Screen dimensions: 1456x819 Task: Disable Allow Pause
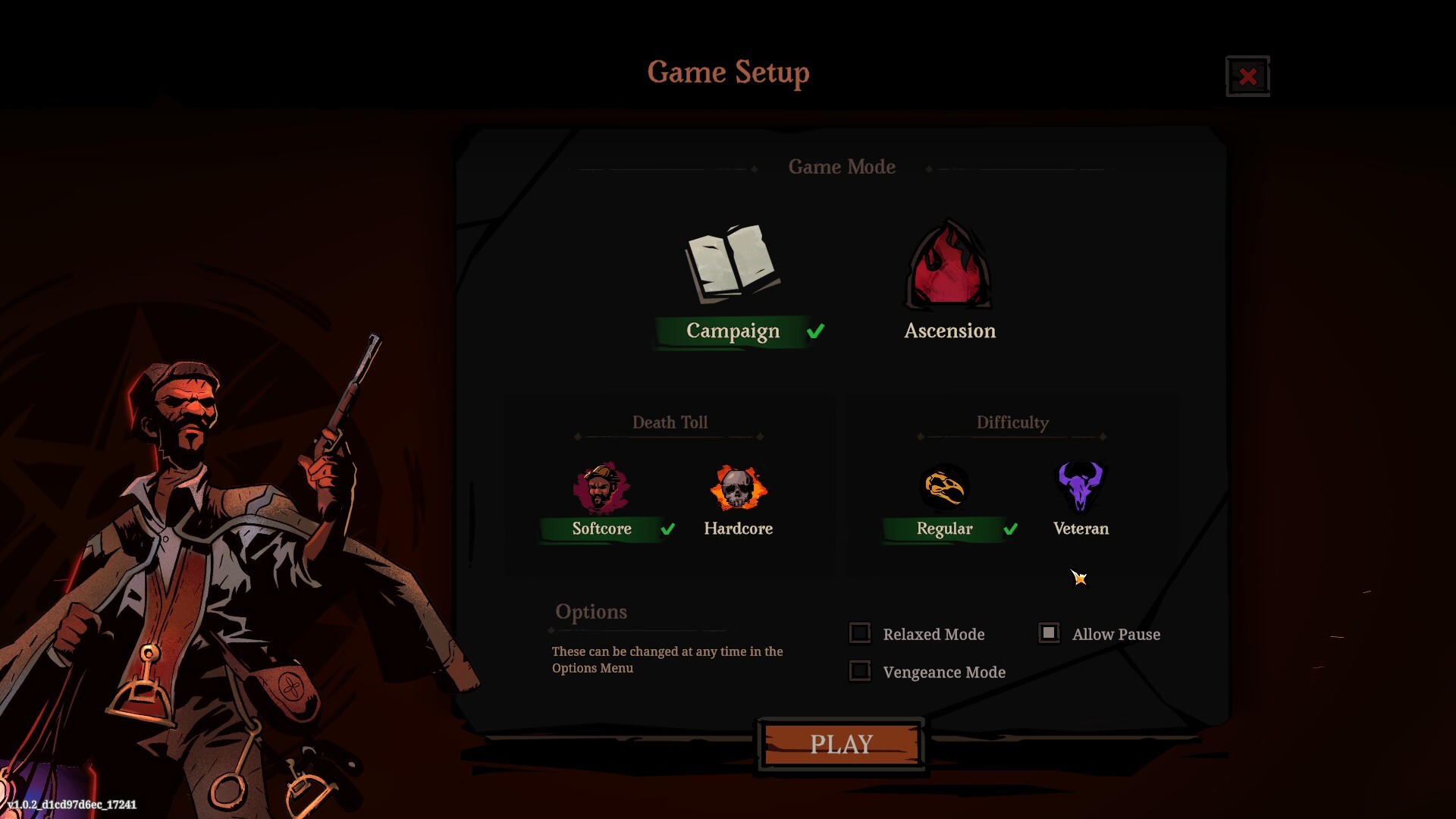(x=1050, y=632)
